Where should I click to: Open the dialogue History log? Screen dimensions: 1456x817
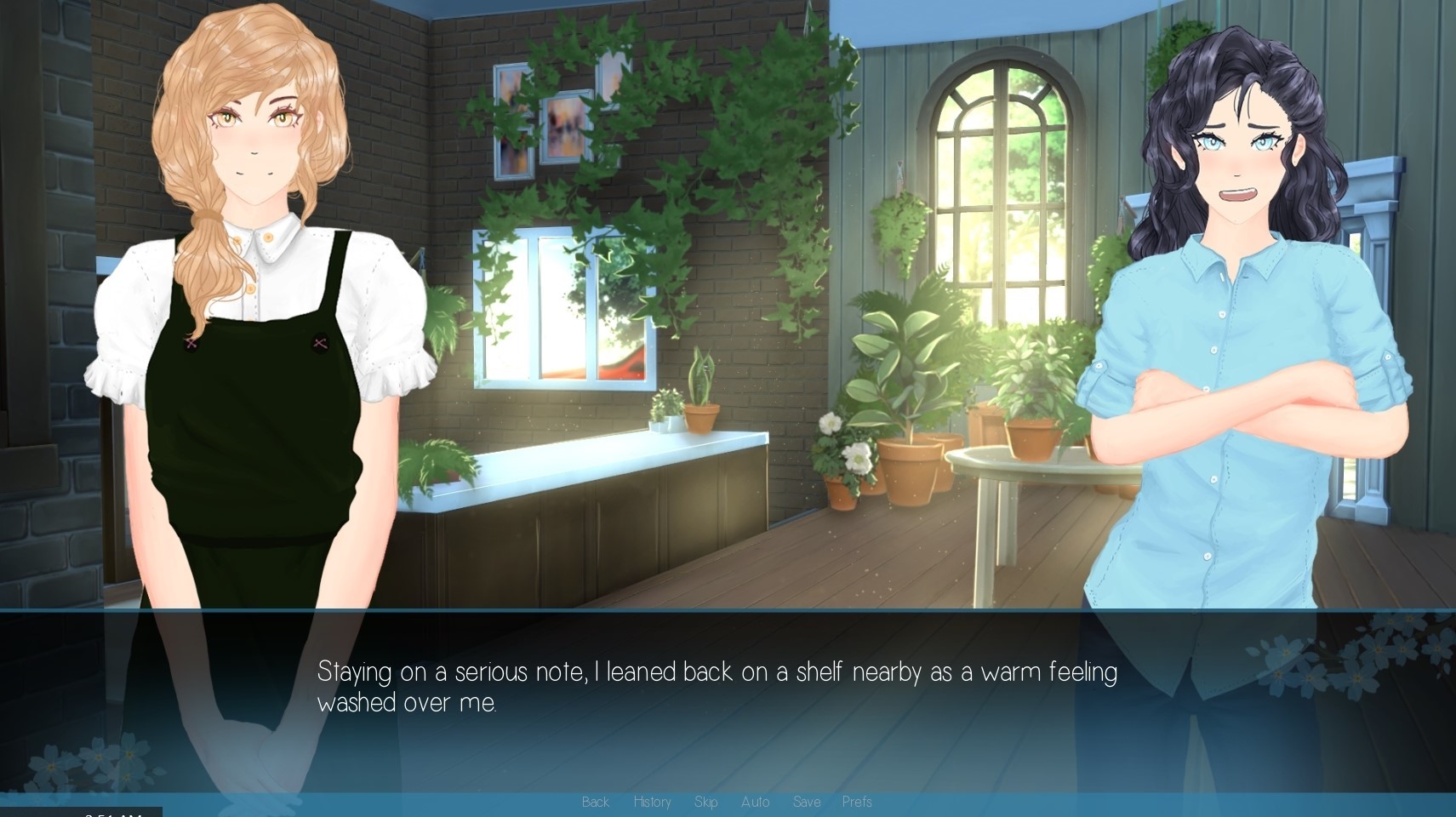pos(652,802)
